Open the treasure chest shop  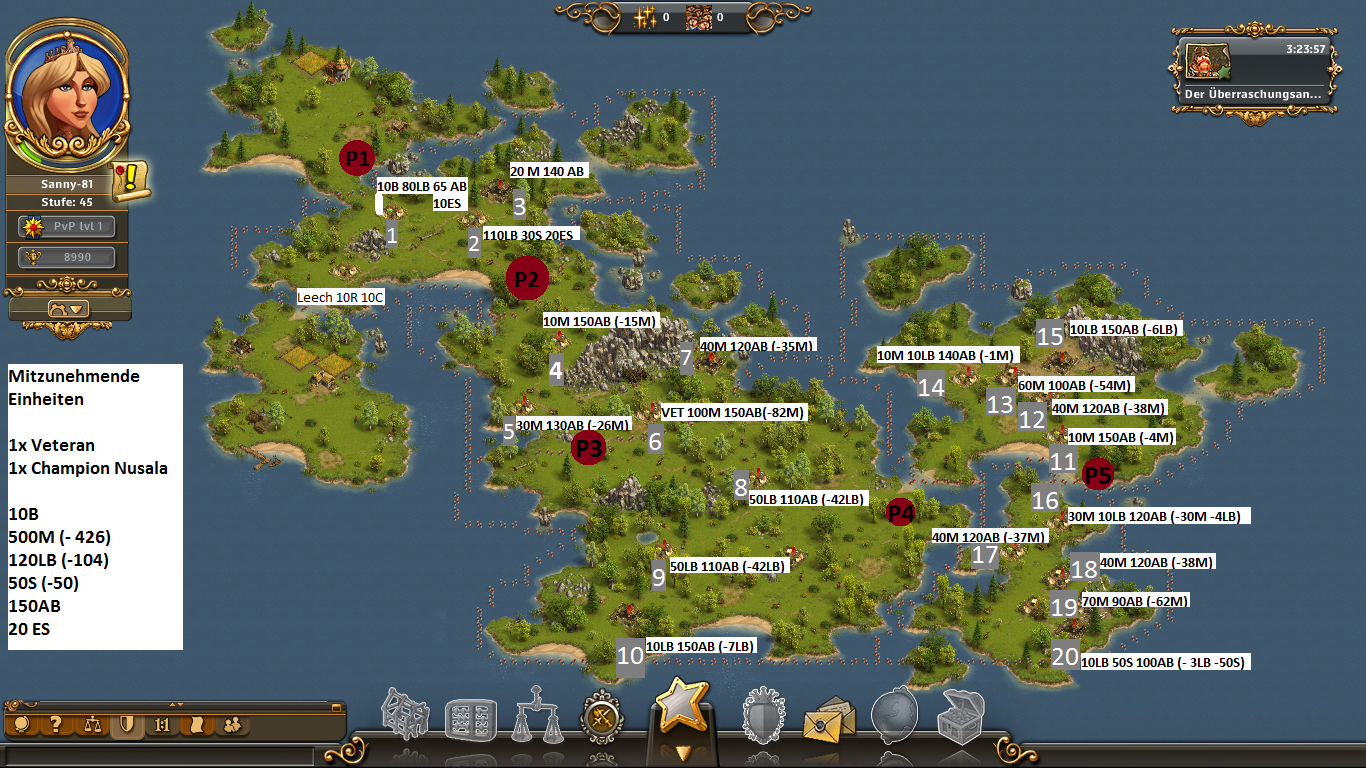tap(960, 716)
